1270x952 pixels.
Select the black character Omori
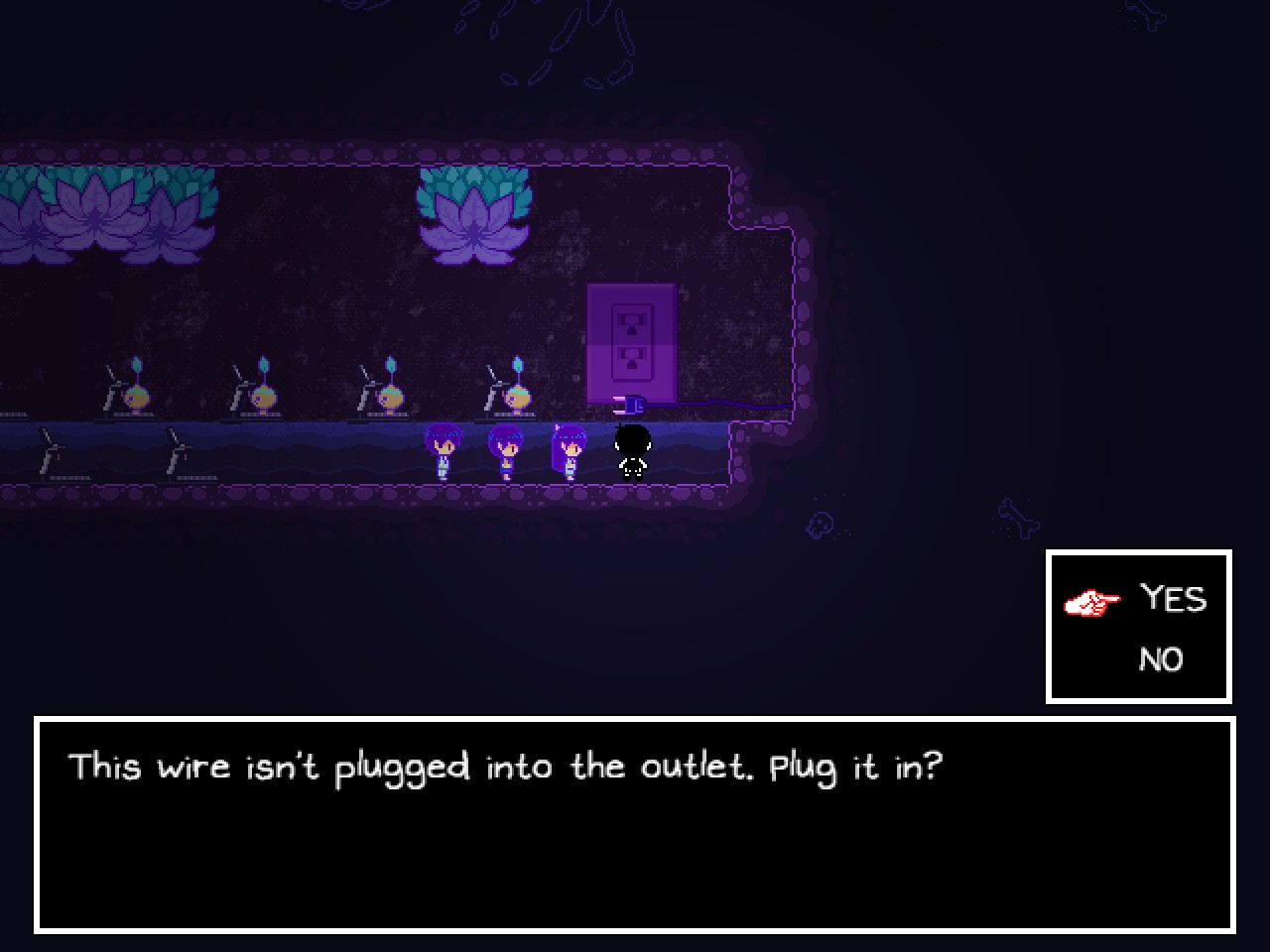[633, 448]
